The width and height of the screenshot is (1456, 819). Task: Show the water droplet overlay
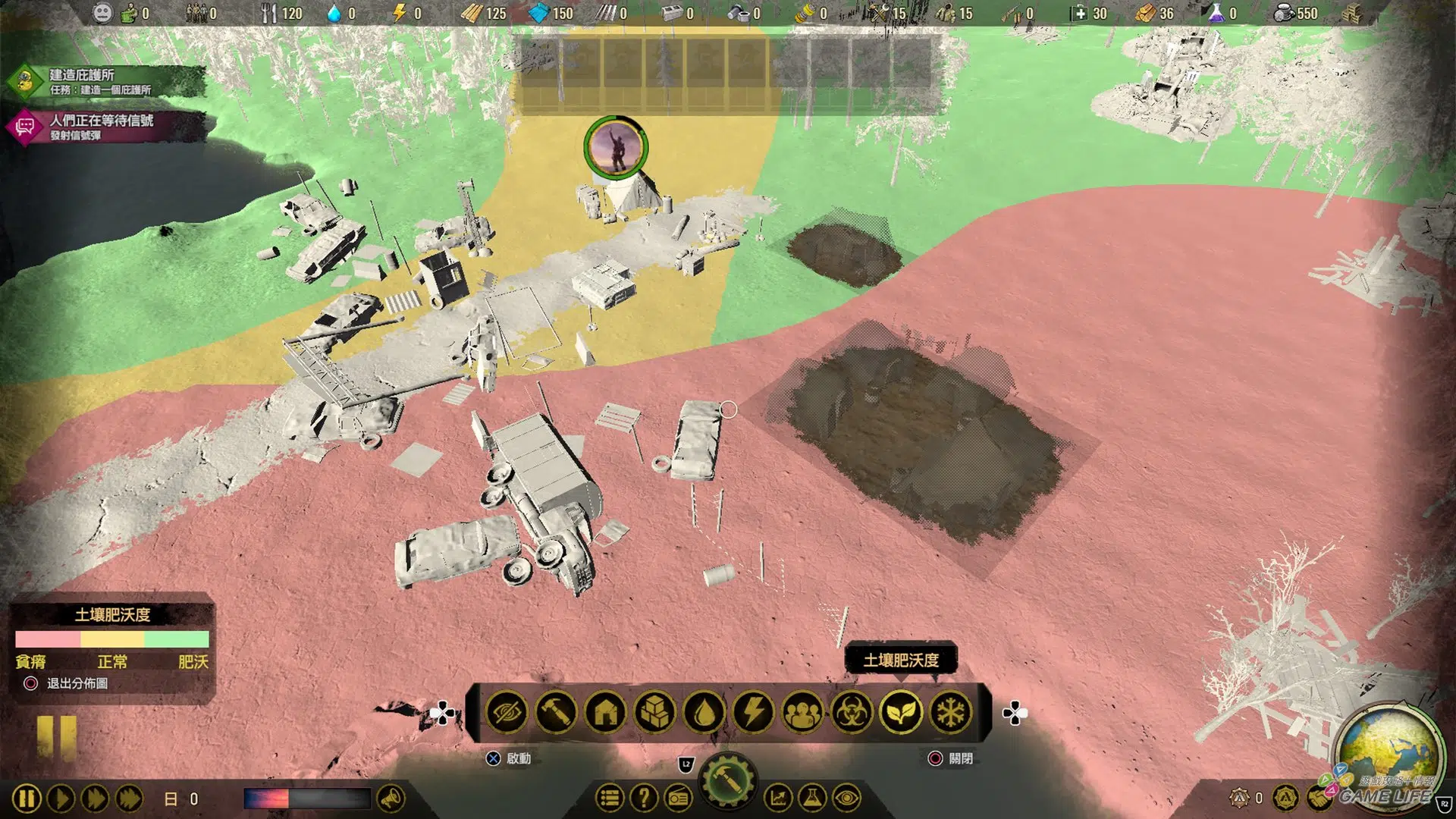pyautogui.click(x=704, y=713)
